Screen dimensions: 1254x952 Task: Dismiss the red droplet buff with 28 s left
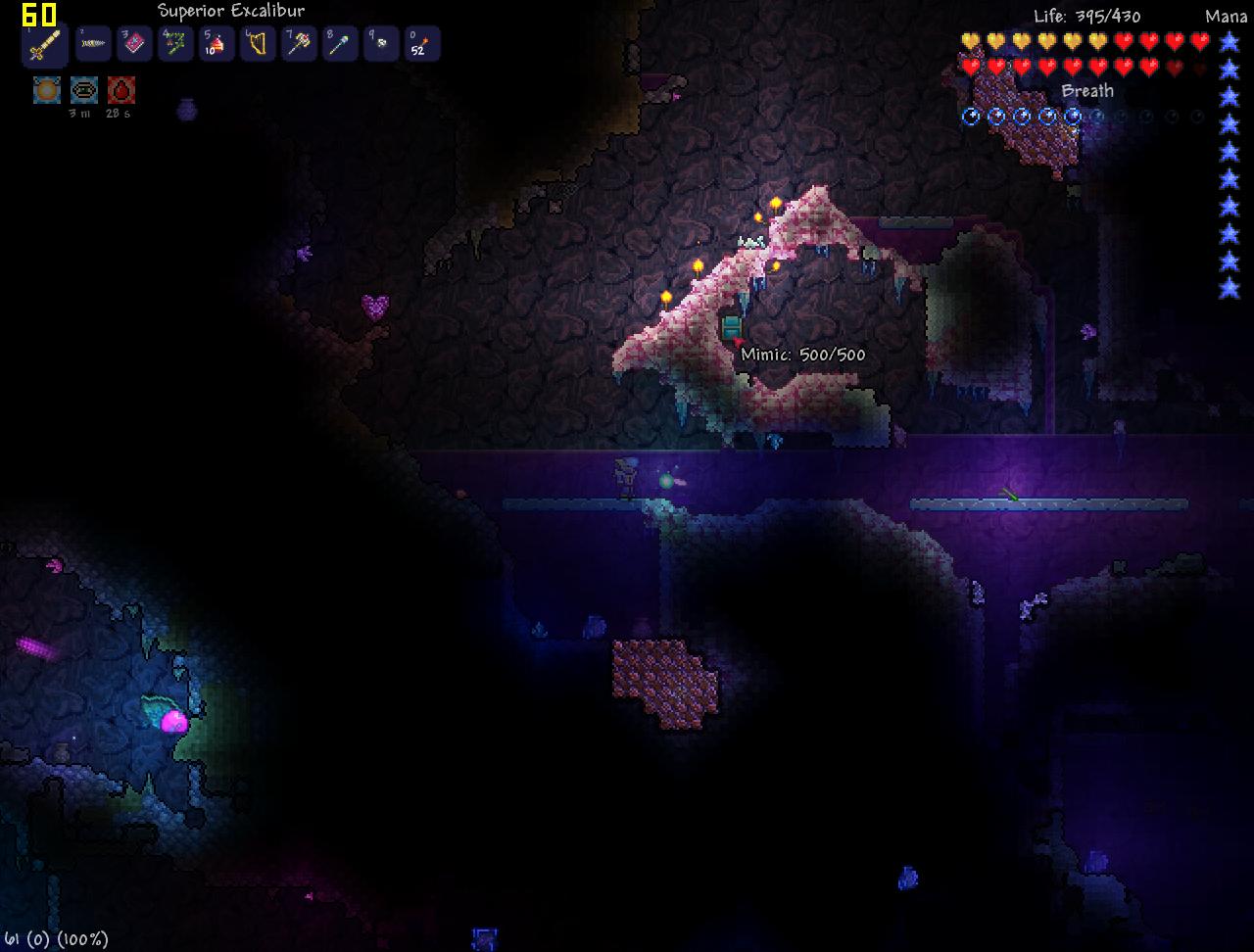pos(121,89)
